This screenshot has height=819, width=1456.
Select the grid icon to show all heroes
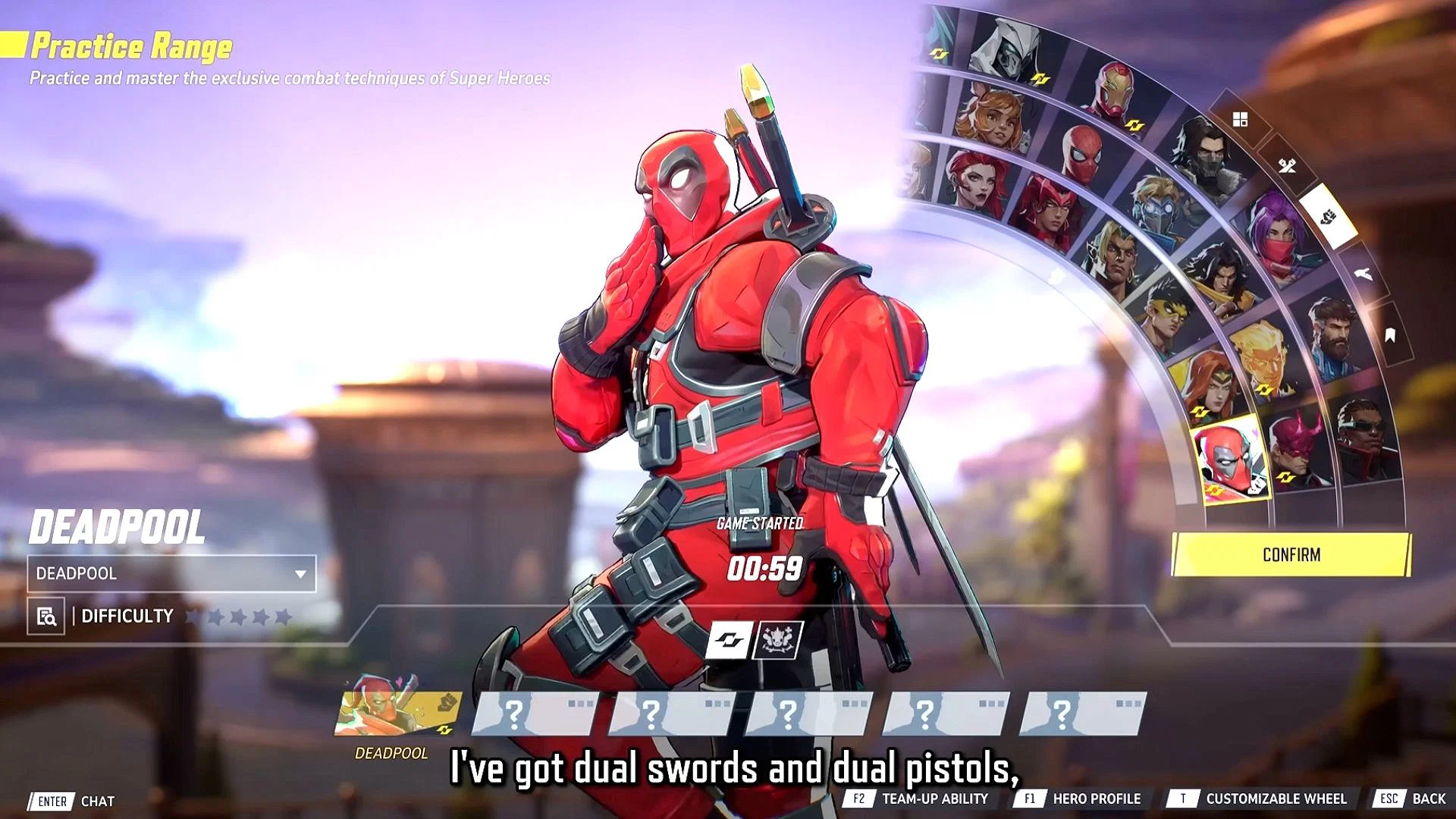coord(1240,119)
